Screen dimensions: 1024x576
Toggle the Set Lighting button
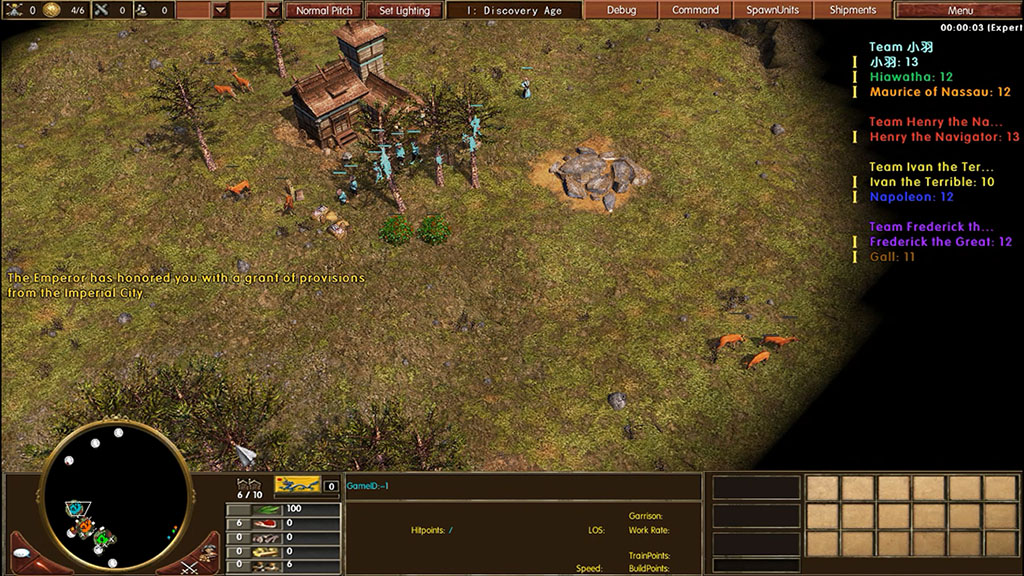point(404,11)
